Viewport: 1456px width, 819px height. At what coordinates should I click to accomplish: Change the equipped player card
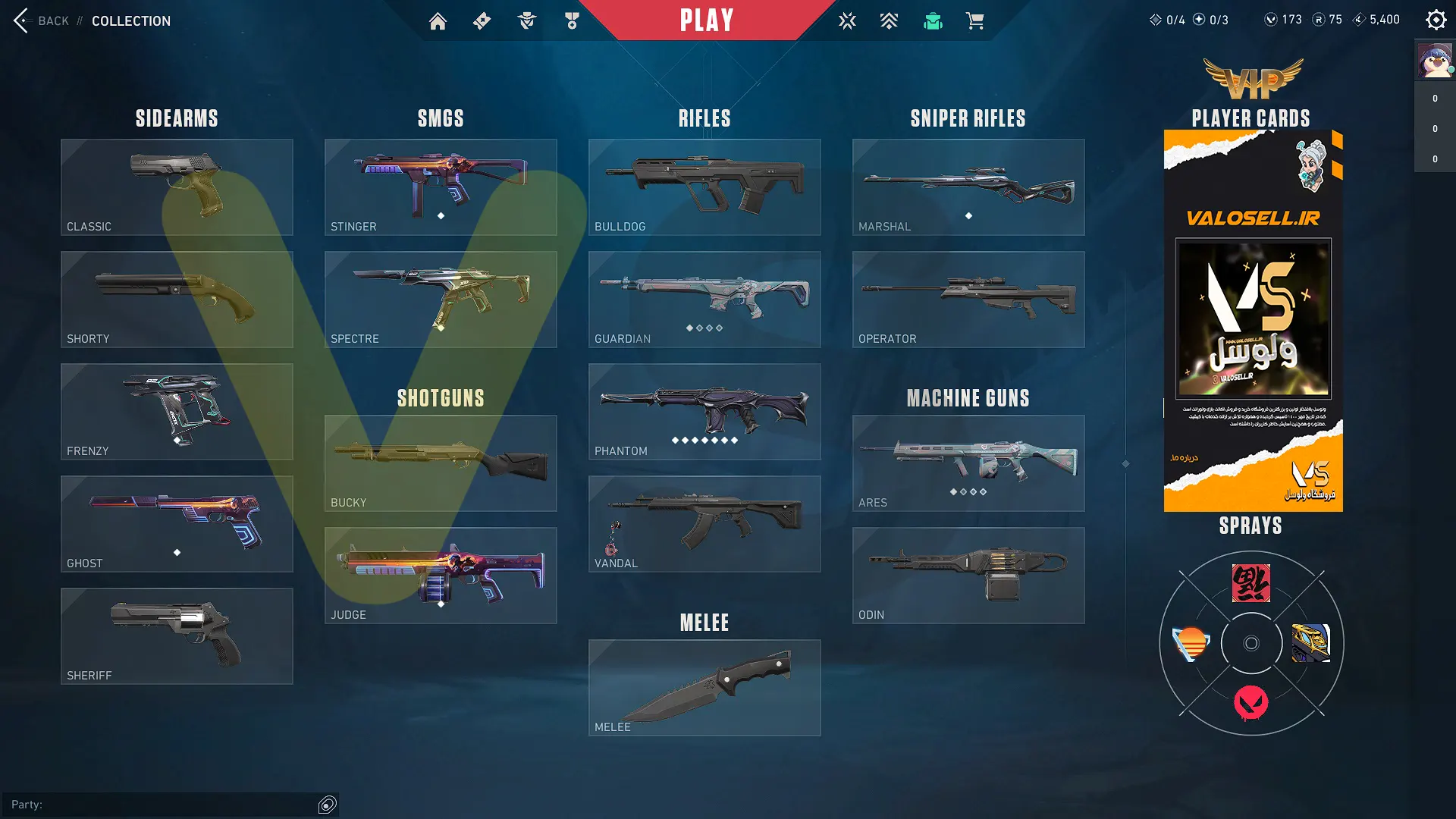click(x=1253, y=321)
